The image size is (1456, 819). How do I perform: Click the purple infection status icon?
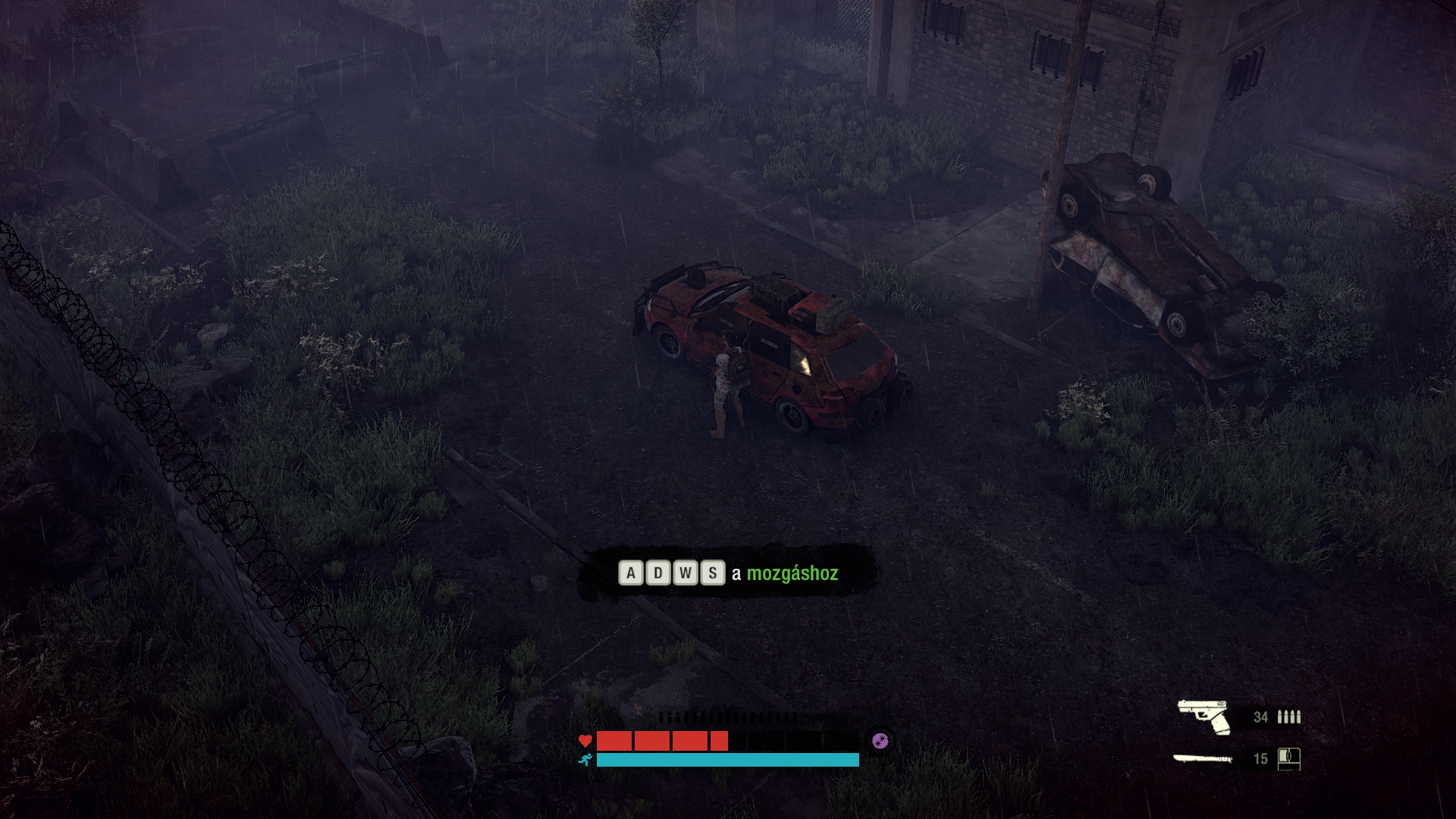point(880,741)
